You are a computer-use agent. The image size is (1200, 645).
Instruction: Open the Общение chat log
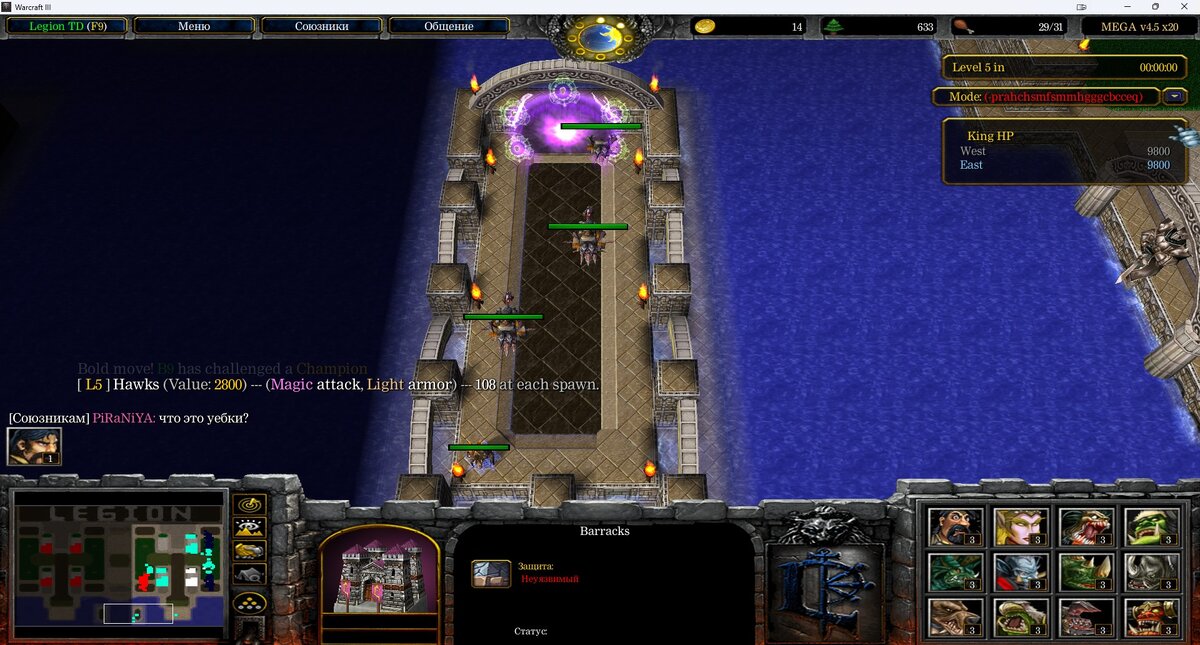tap(449, 26)
